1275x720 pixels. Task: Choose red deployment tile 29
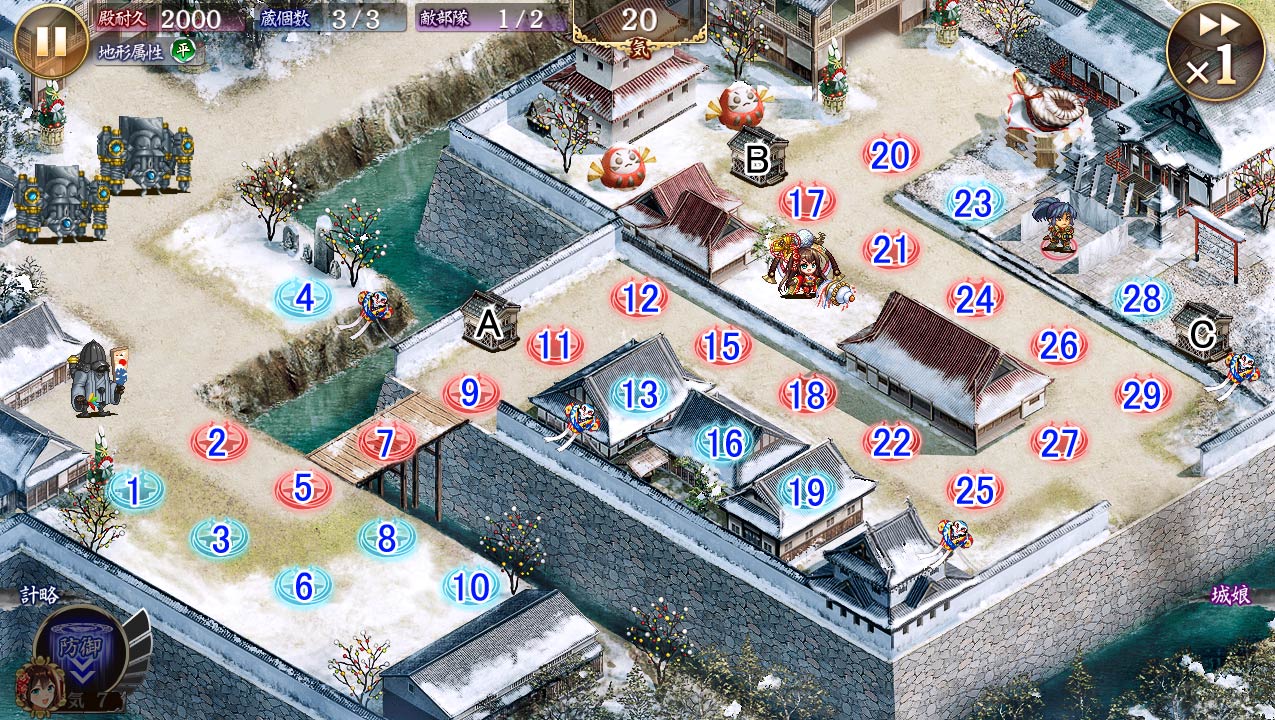click(x=1142, y=395)
